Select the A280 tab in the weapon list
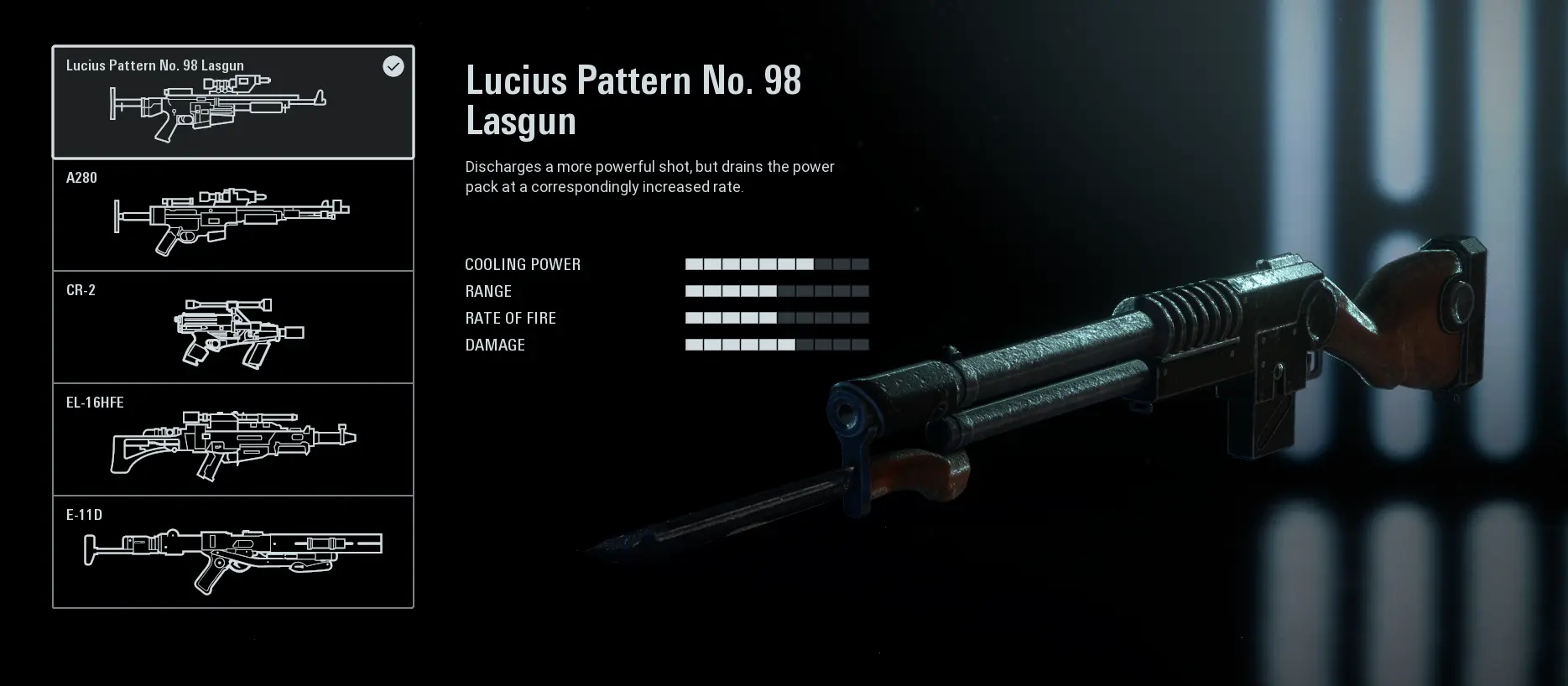Viewport: 1568px width, 686px height. click(233, 216)
